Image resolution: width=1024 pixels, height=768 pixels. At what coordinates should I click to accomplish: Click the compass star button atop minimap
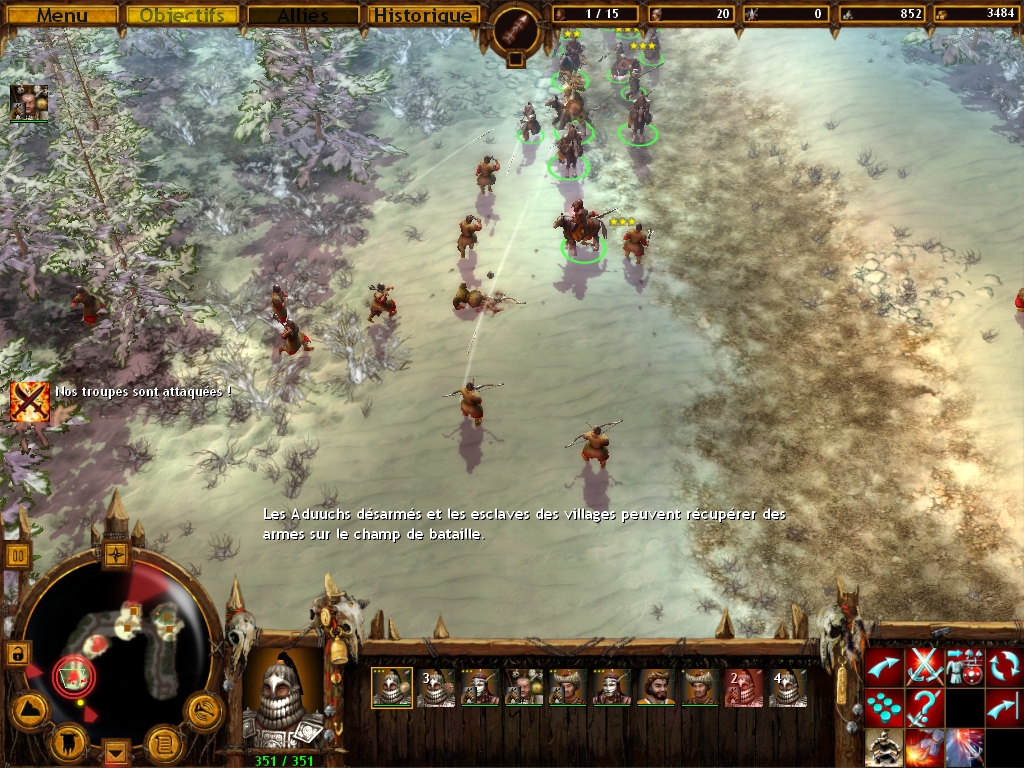click(116, 554)
